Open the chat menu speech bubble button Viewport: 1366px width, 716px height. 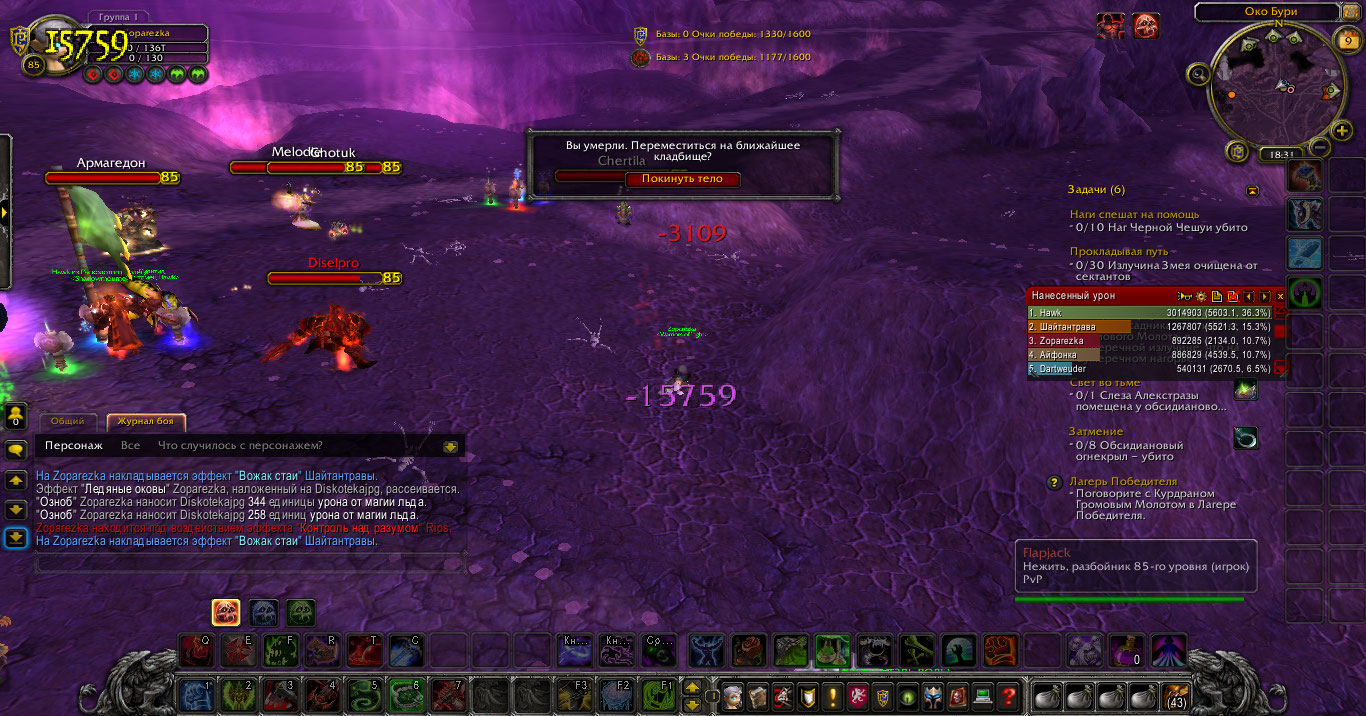(x=16, y=450)
